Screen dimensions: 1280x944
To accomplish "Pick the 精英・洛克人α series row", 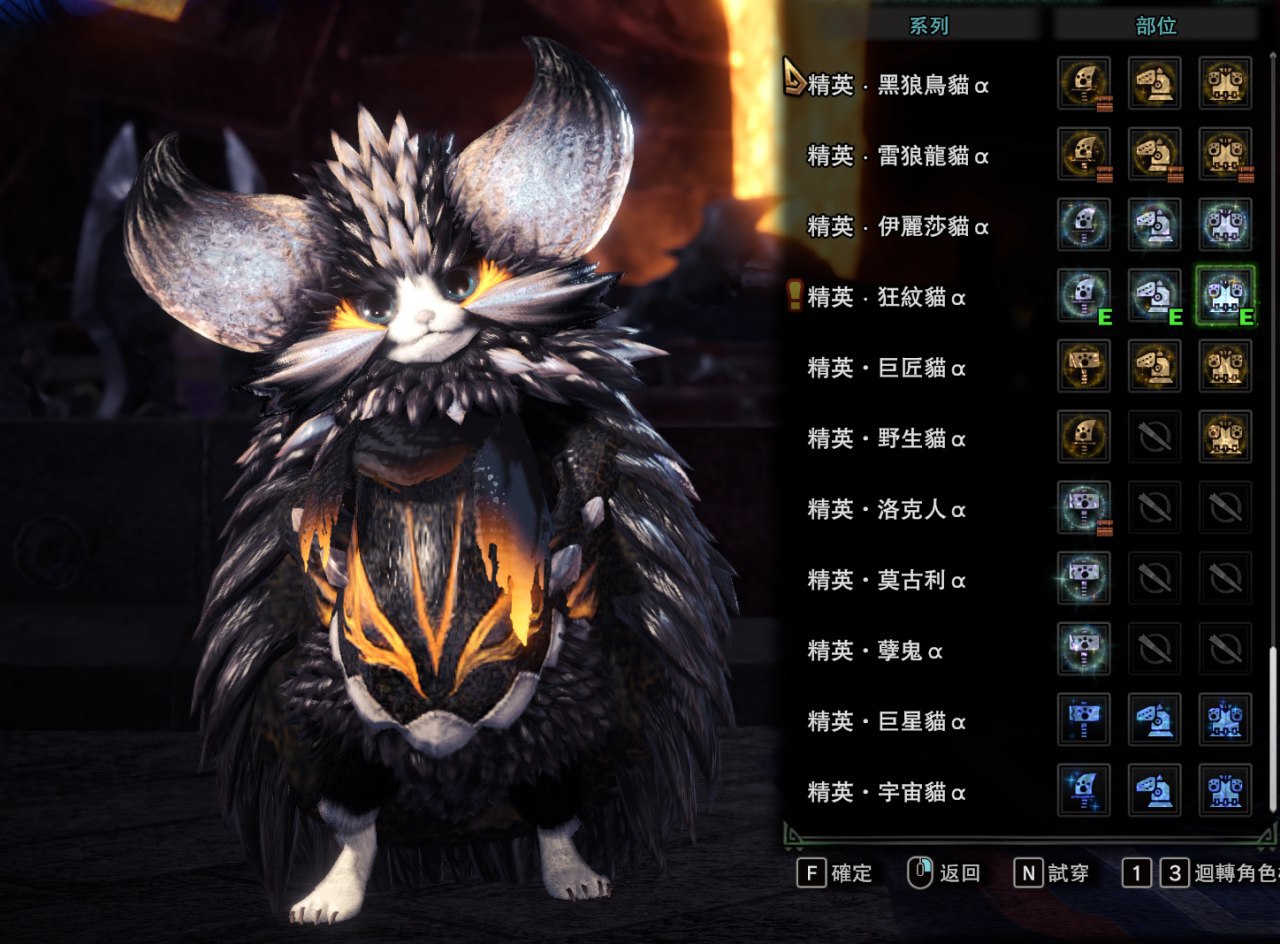I will tap(887, 509).
